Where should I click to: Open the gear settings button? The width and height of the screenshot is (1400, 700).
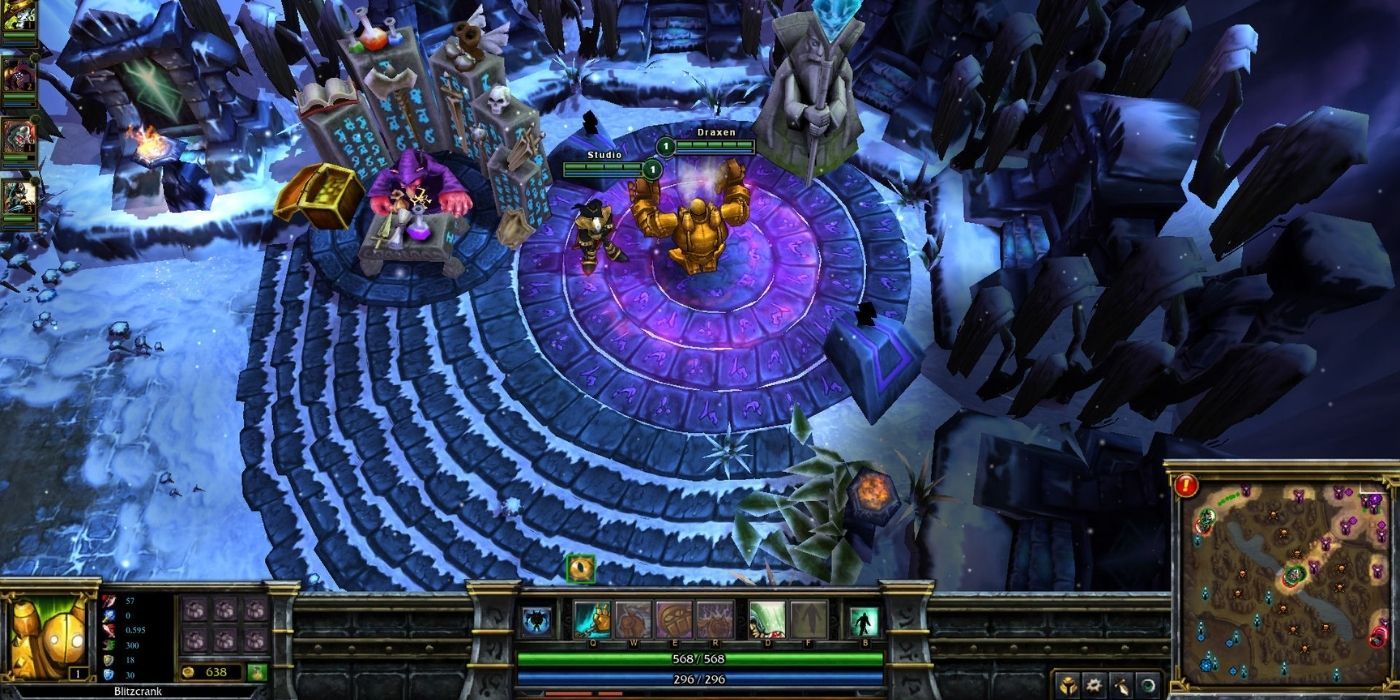1096,686
